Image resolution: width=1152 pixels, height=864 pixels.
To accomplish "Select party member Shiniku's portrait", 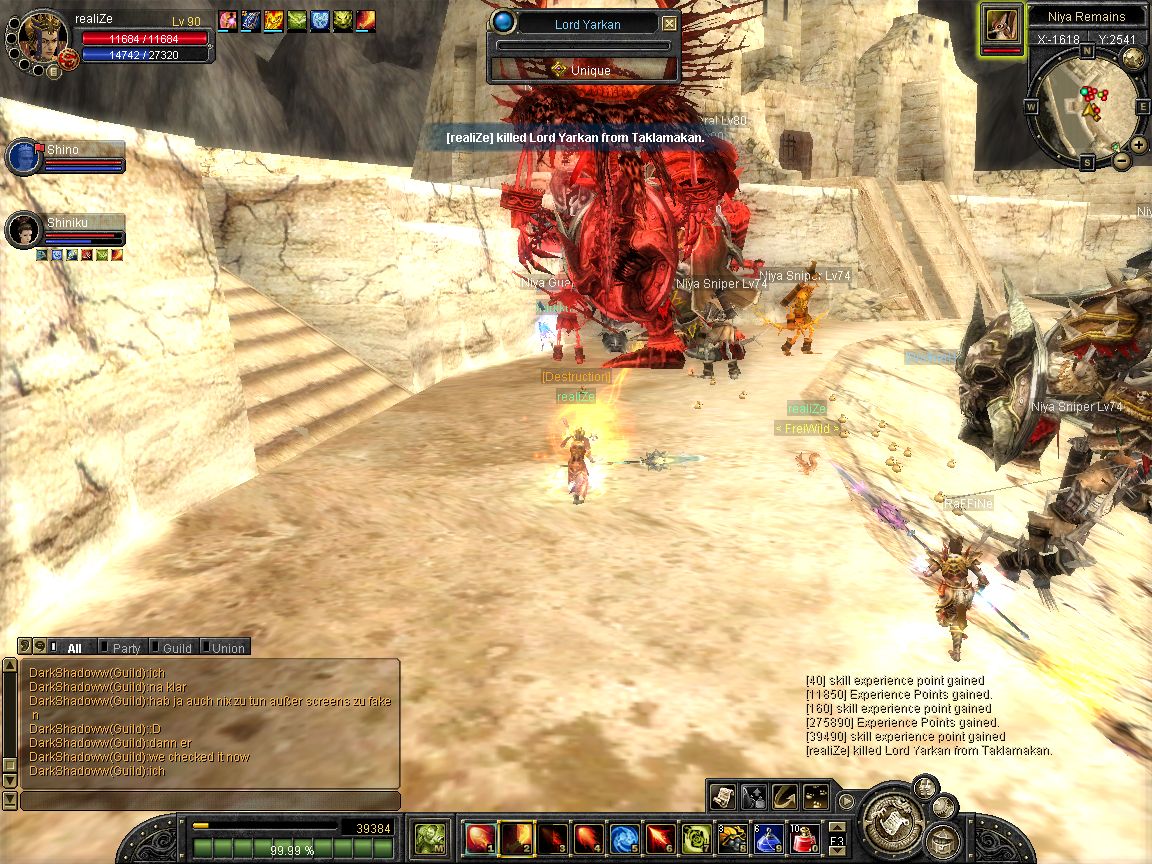I will 22,231.
